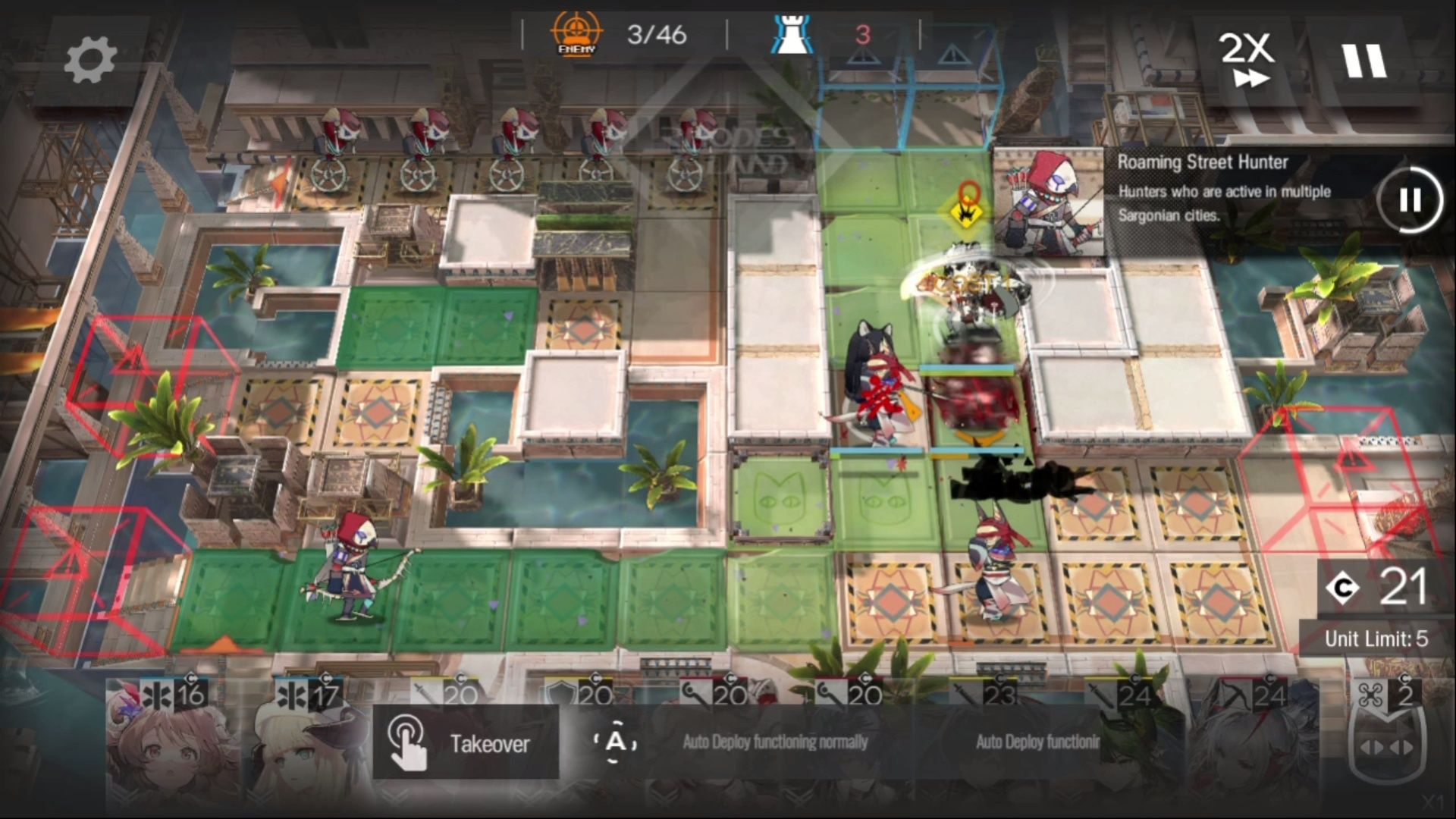This screenshot has height=819, width=1456.
Task: Tap the Takeover button
Action: pos(466,742)
